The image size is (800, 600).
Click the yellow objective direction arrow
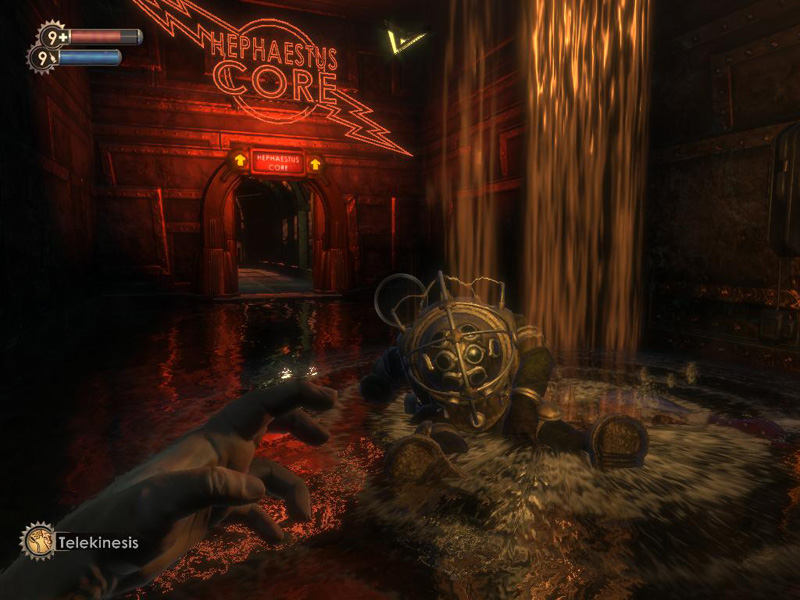pyautogui.click(x=405, y=41)
